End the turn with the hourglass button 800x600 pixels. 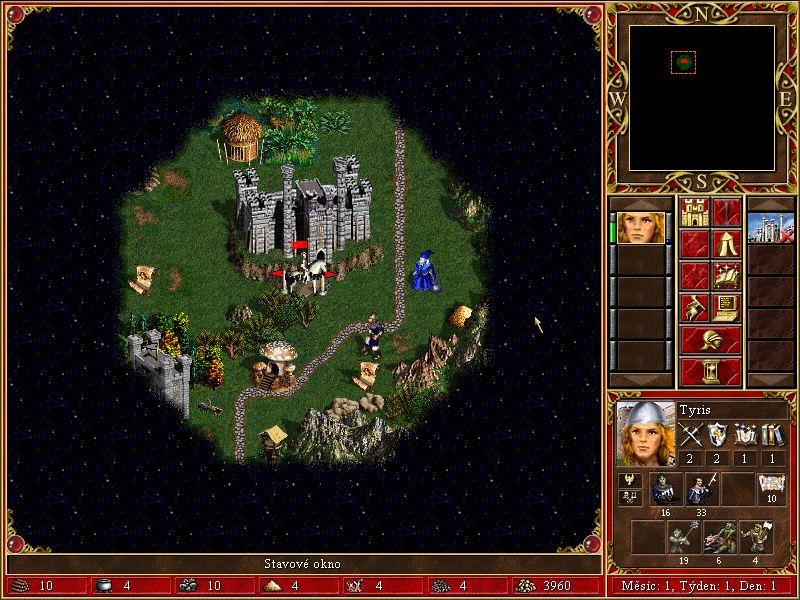710,371
